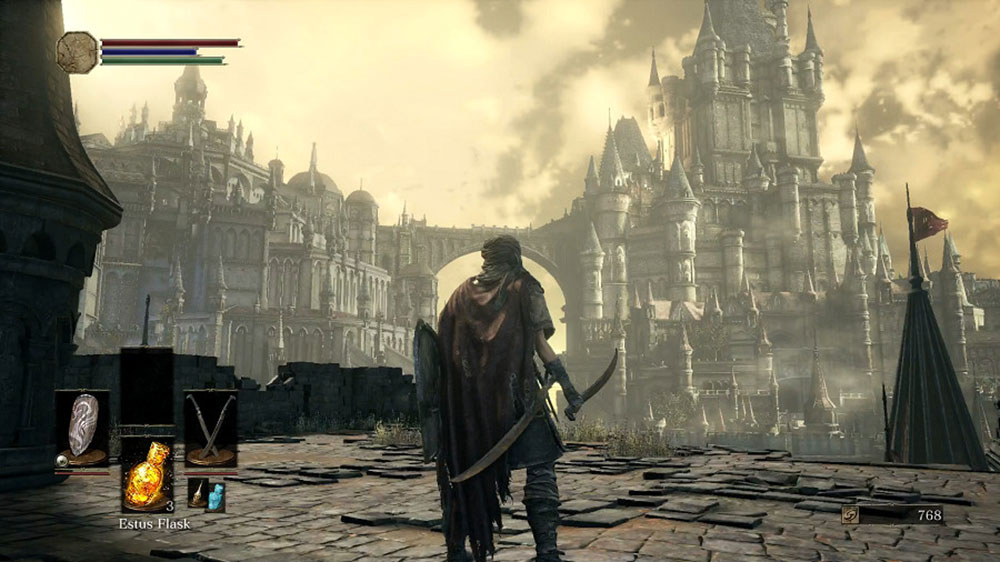1000x562 pixels.
Task: Select the left-hand shield slot
Action: [x=82, y=427]
